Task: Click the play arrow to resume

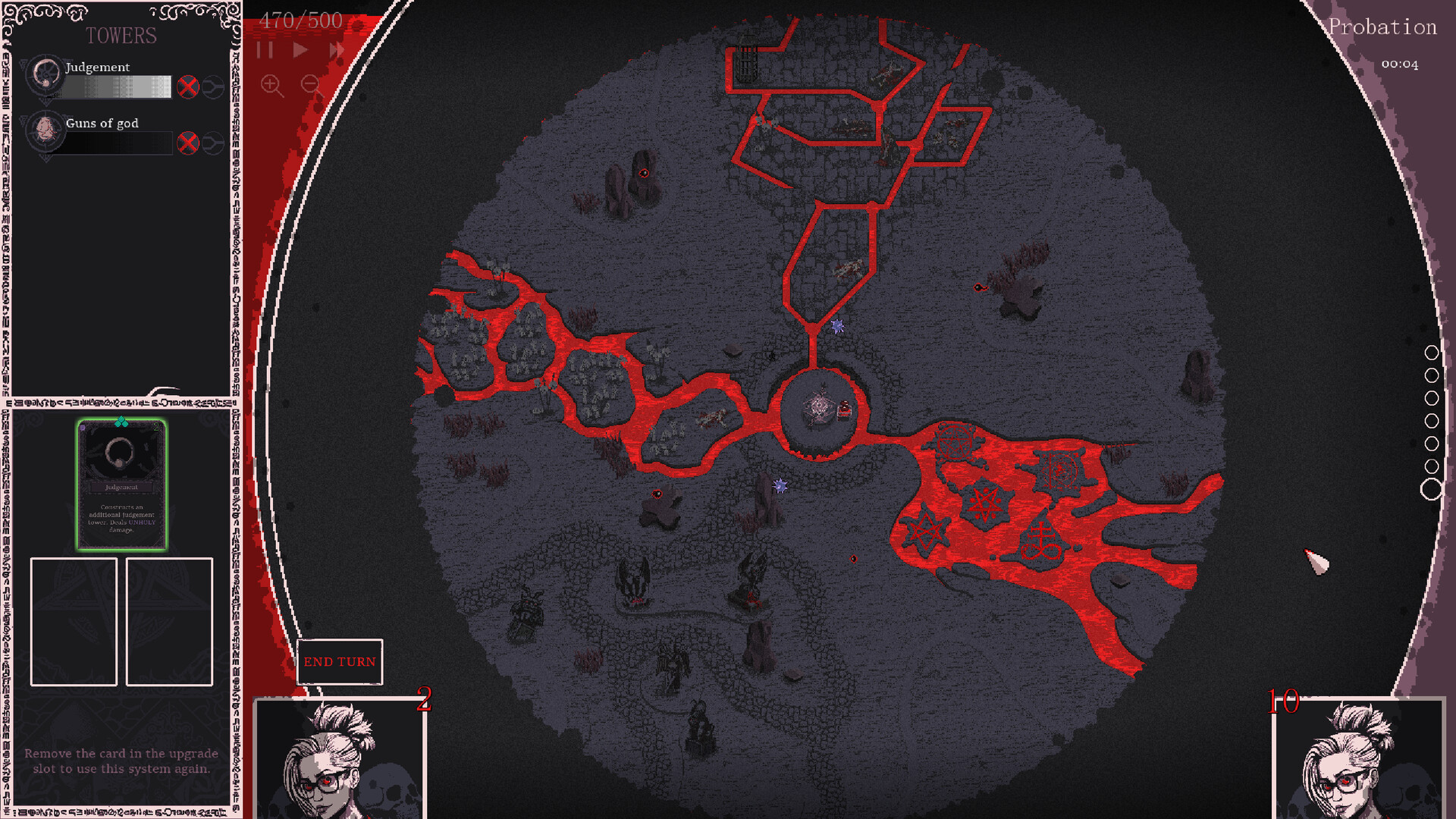Action: pos(300,50)
